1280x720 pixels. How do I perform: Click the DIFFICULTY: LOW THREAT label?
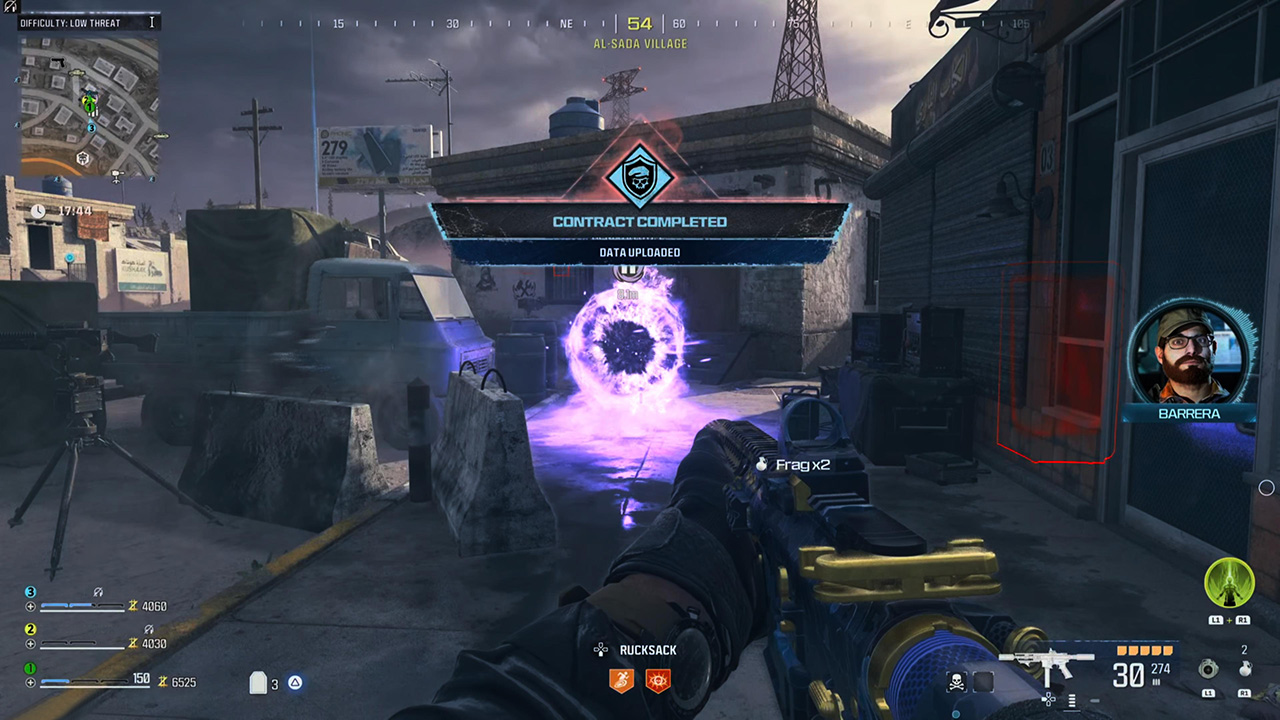click(70, 22)
